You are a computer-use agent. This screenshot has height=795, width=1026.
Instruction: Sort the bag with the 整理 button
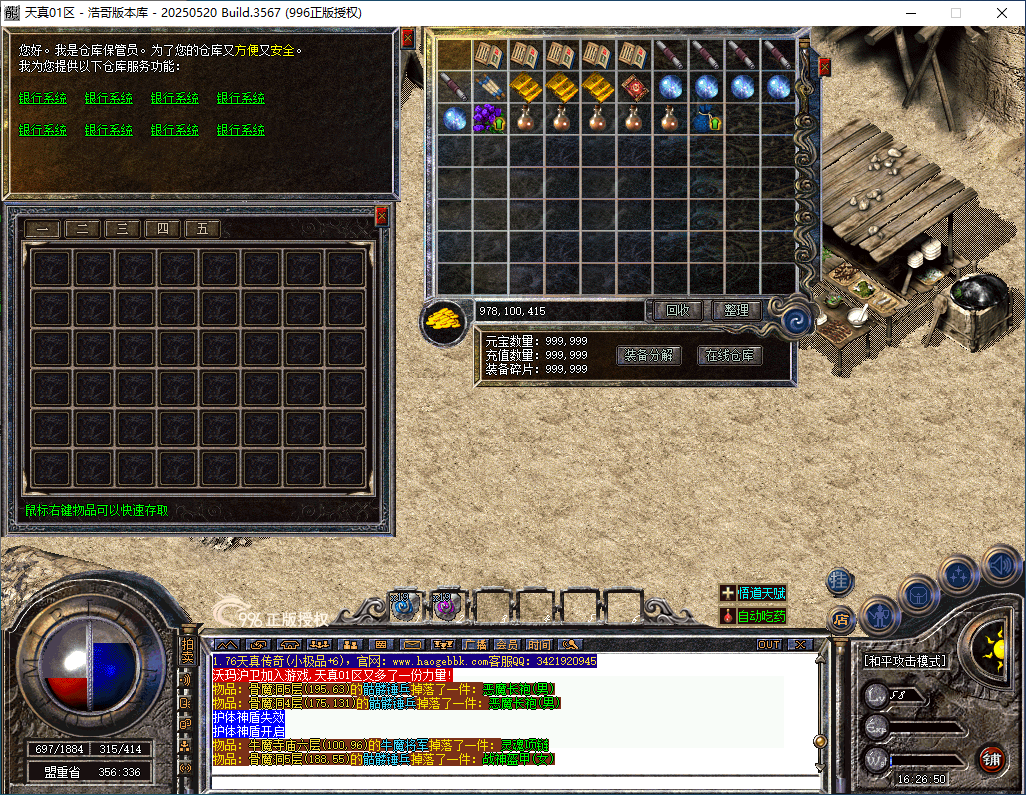click(x=738, y=311)
